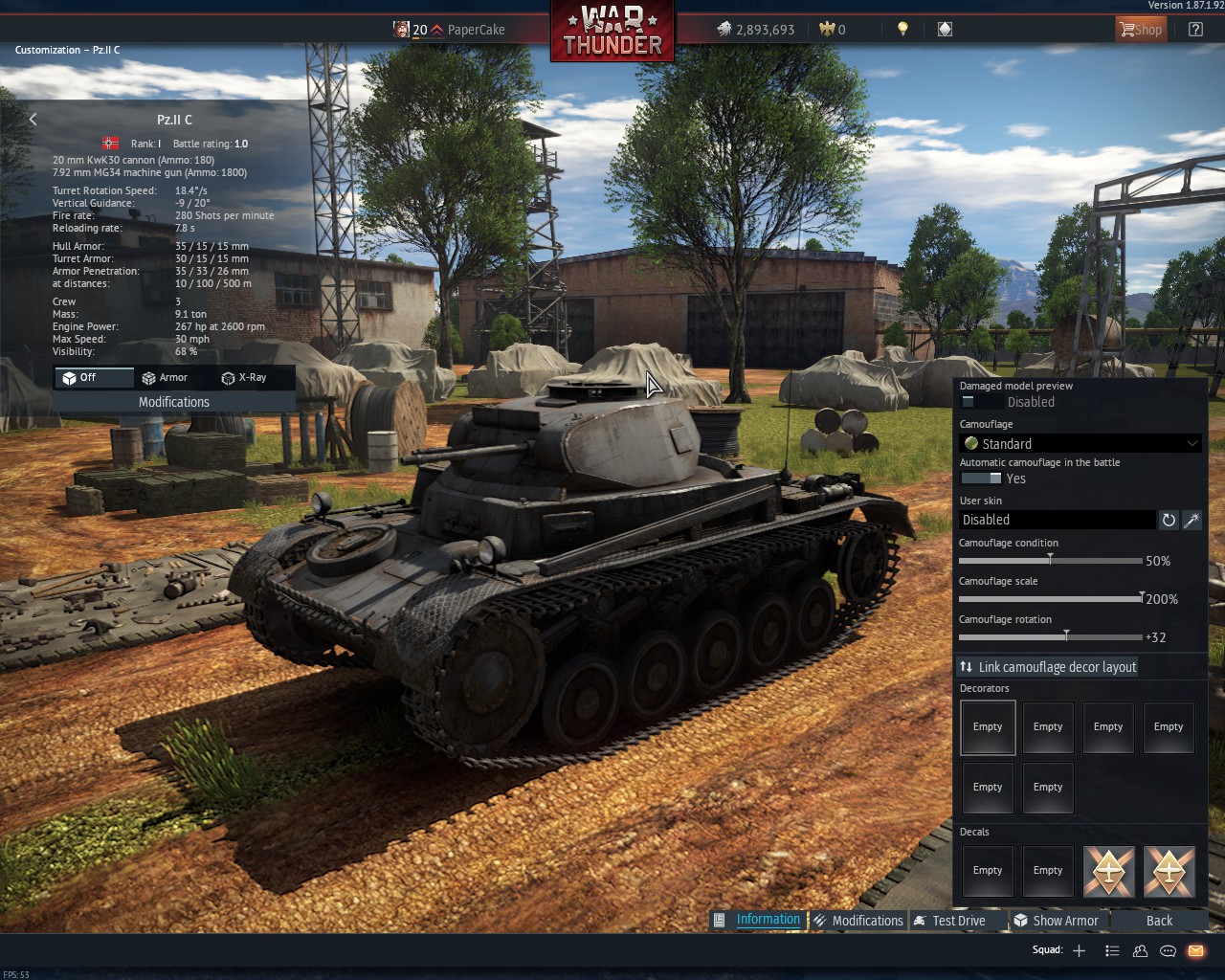Click the magic wand user skin button
The height and width of the screenshot is (980, 1225).
tap(1192, 520)
